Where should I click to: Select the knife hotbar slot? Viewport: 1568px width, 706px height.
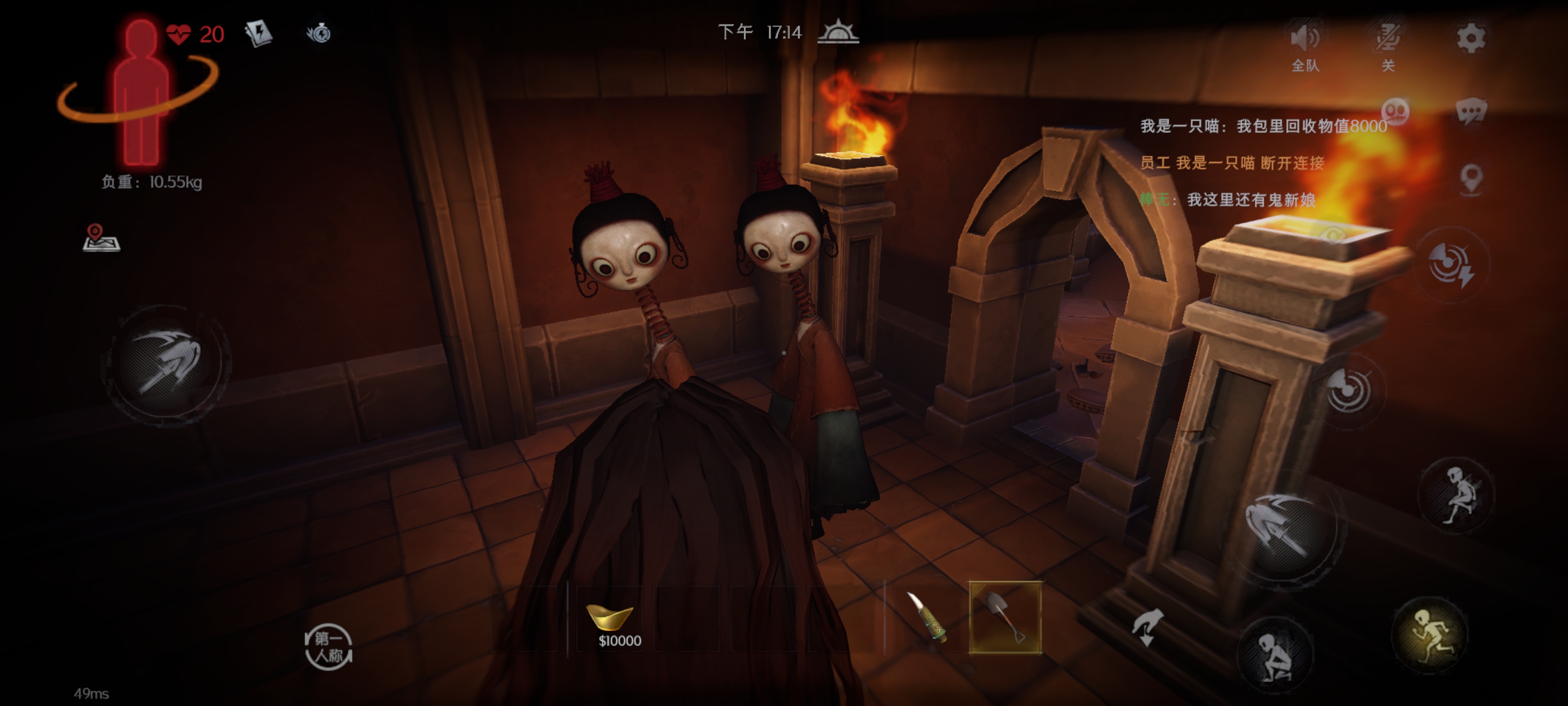pyautogui.click(x=927, y=618)
